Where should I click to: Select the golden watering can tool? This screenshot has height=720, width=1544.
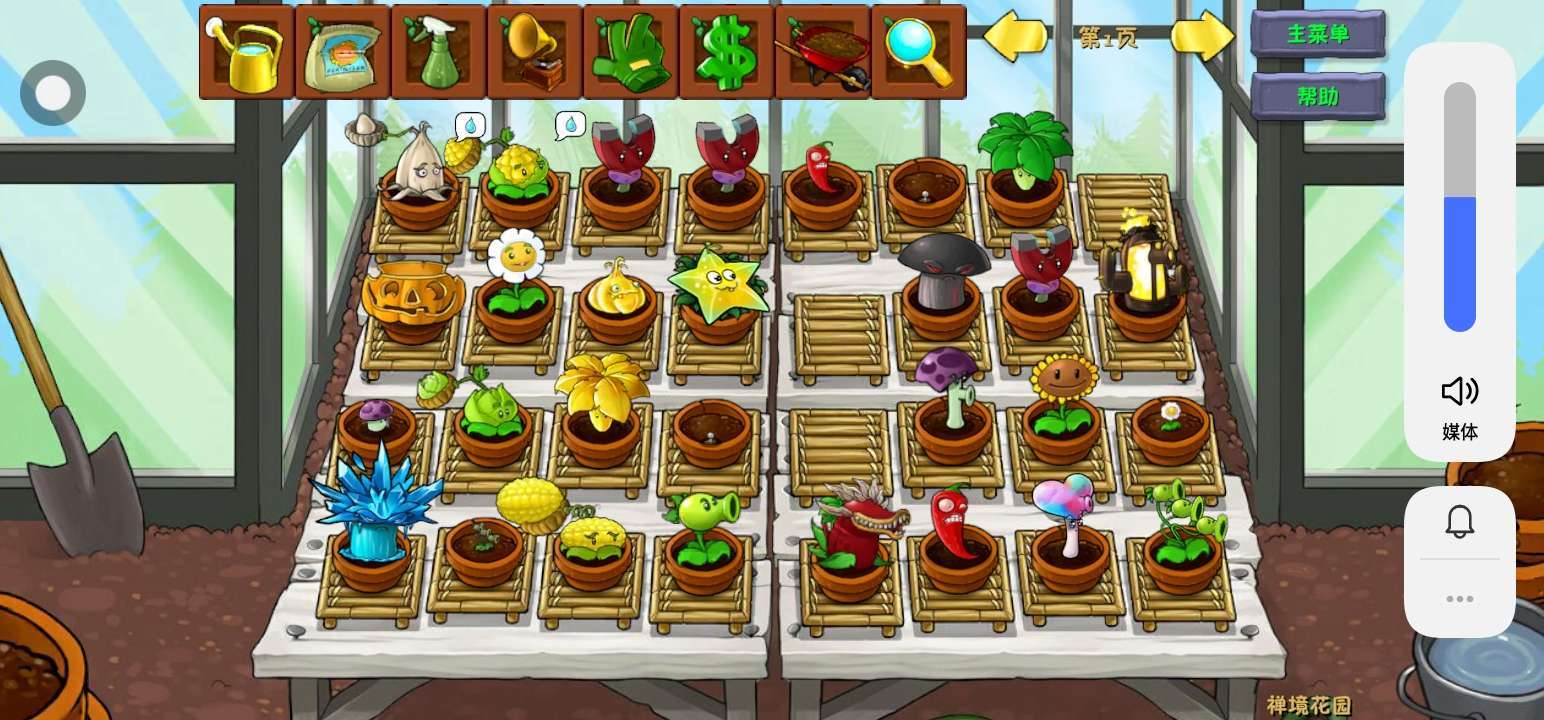[246, 52]
